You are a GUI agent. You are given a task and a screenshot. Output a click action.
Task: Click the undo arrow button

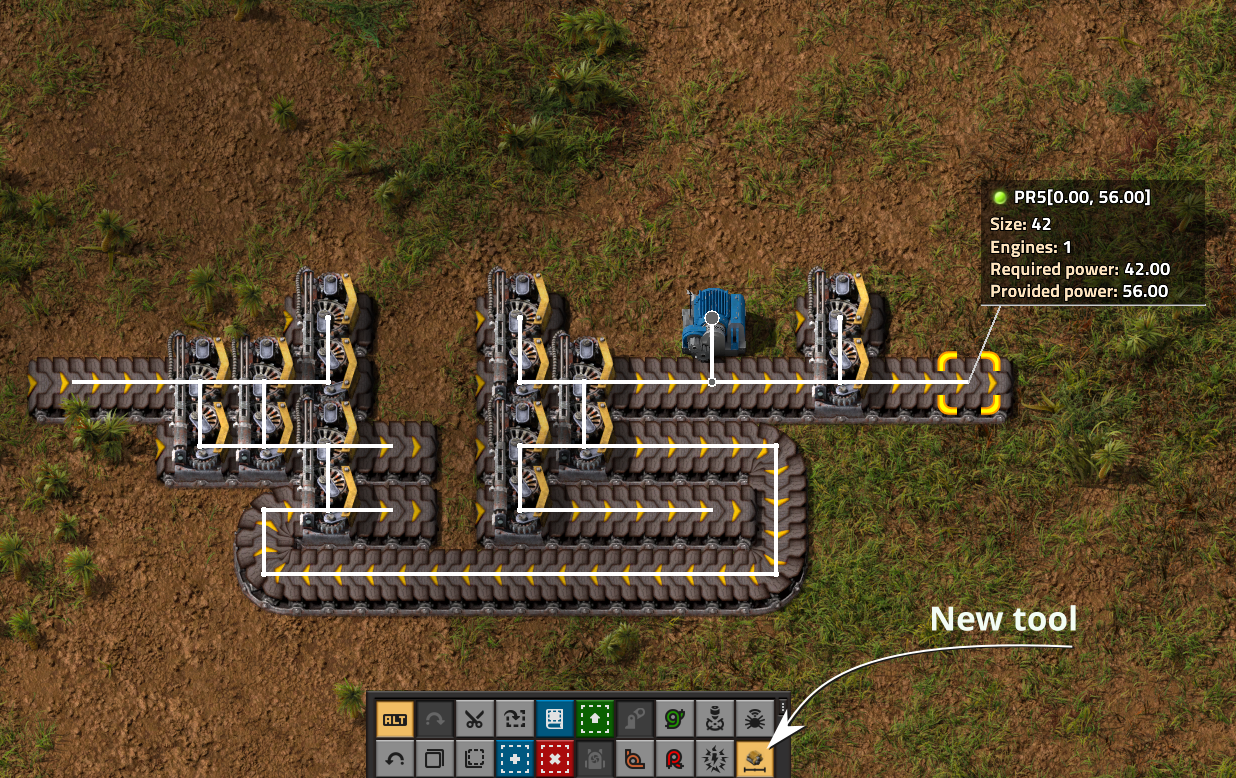coord(395,759)
